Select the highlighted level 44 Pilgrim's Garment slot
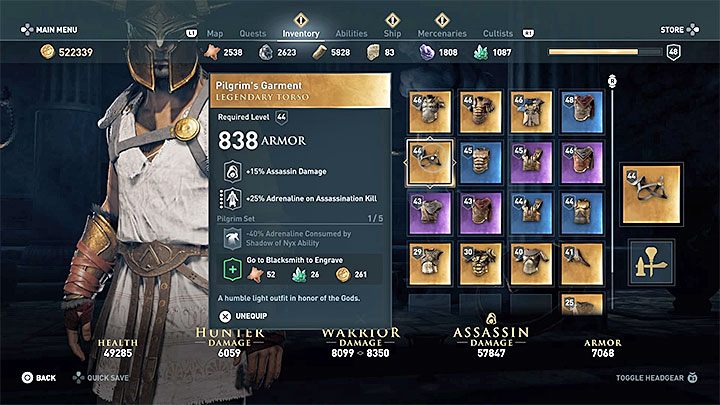Screen dimensions: 720x405 [x=429, y=162]
